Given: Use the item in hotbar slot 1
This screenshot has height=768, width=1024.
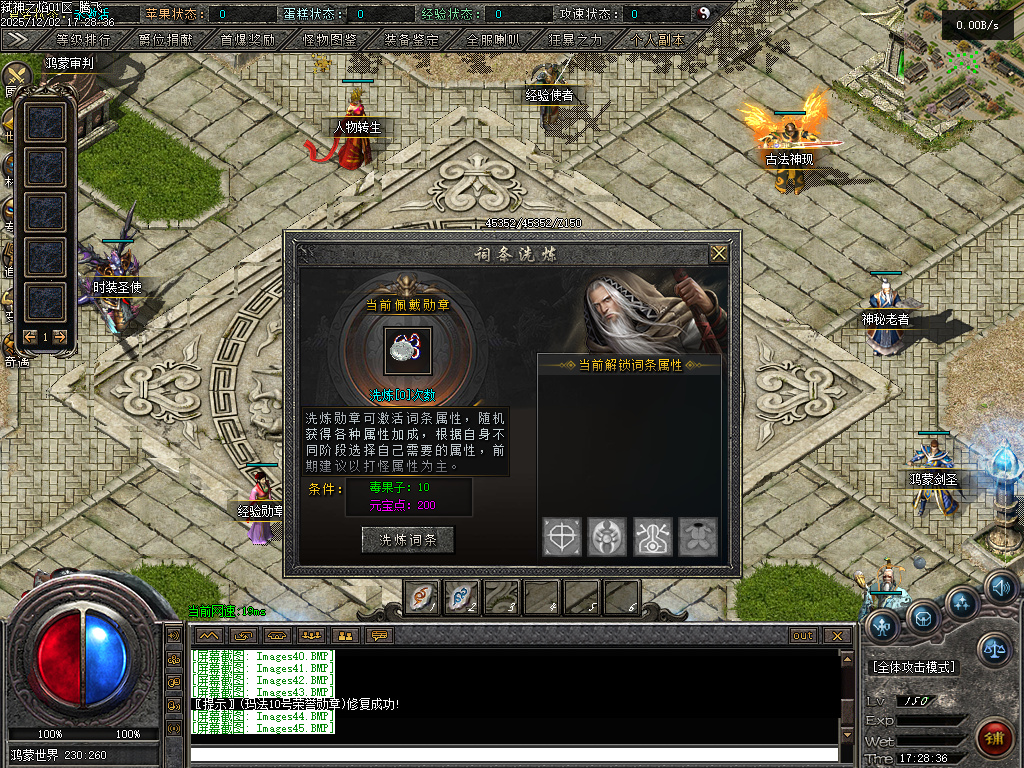Looking at the screenshot, I should click(421, 597).
